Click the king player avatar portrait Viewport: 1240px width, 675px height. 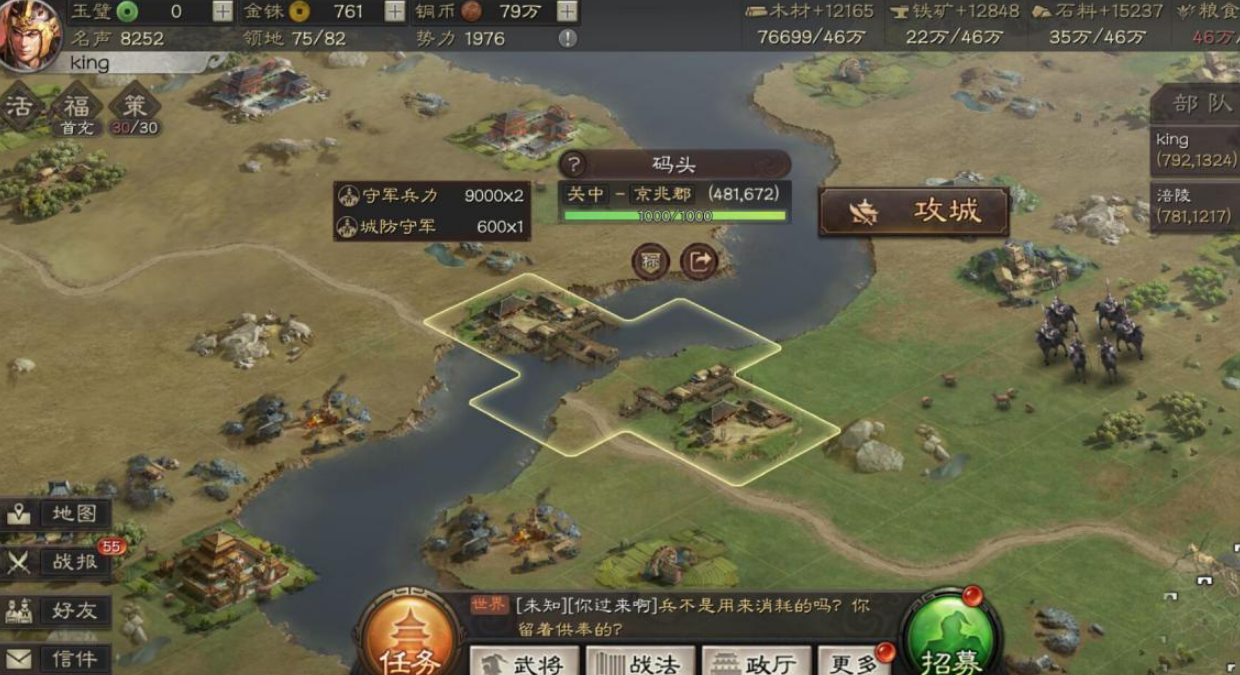pos(30,35)
